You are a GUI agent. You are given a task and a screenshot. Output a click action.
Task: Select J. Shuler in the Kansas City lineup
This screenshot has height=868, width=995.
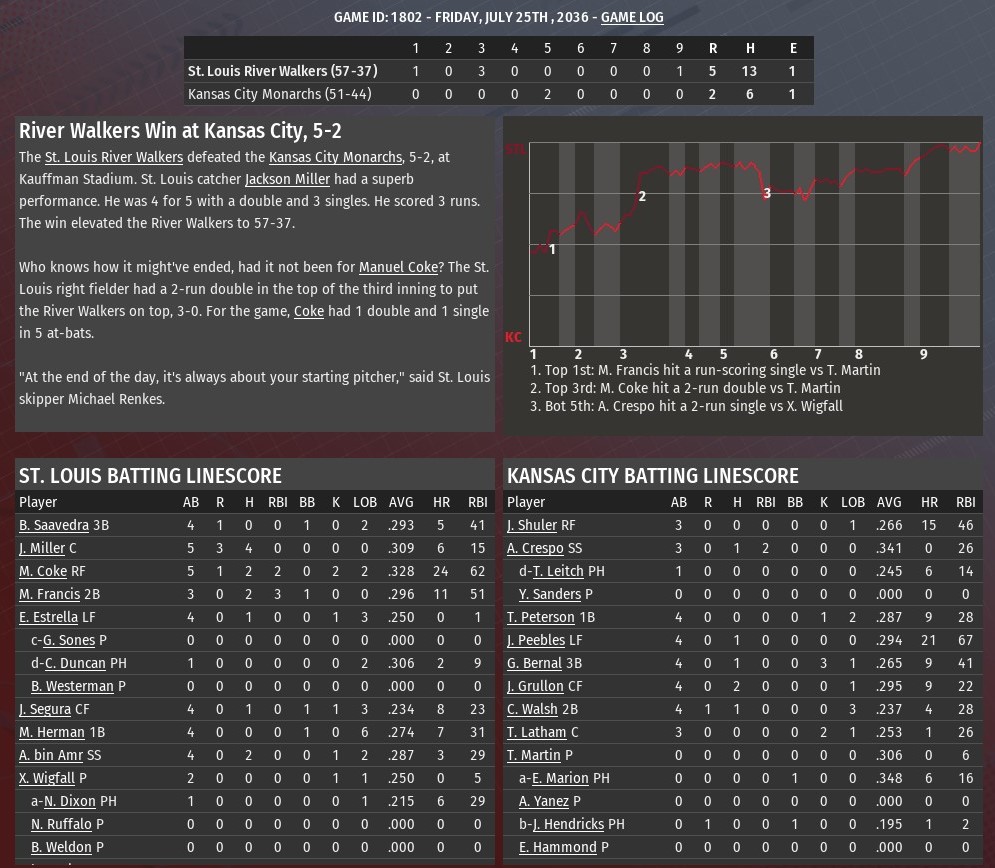[x=532, y=525]
